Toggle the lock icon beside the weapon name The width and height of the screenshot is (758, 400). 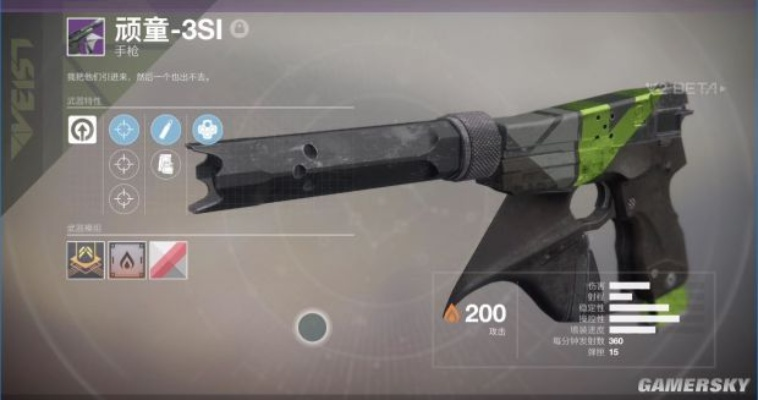(x=240, y=29)
